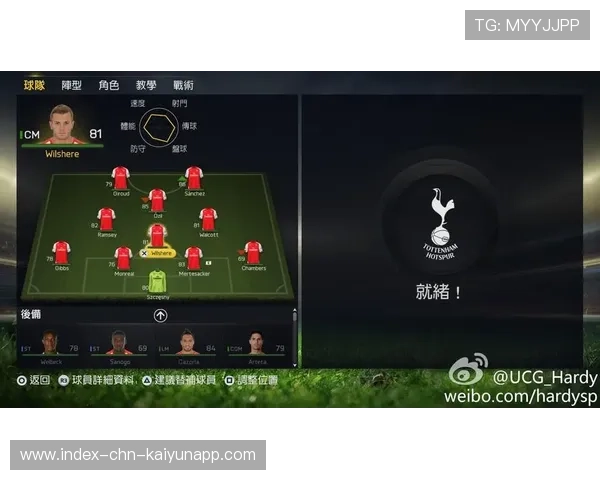The height and width of the screenshot is (480, 600).
Task: Select the highlighted Wilshere player
Action: [x=157, y=238]
